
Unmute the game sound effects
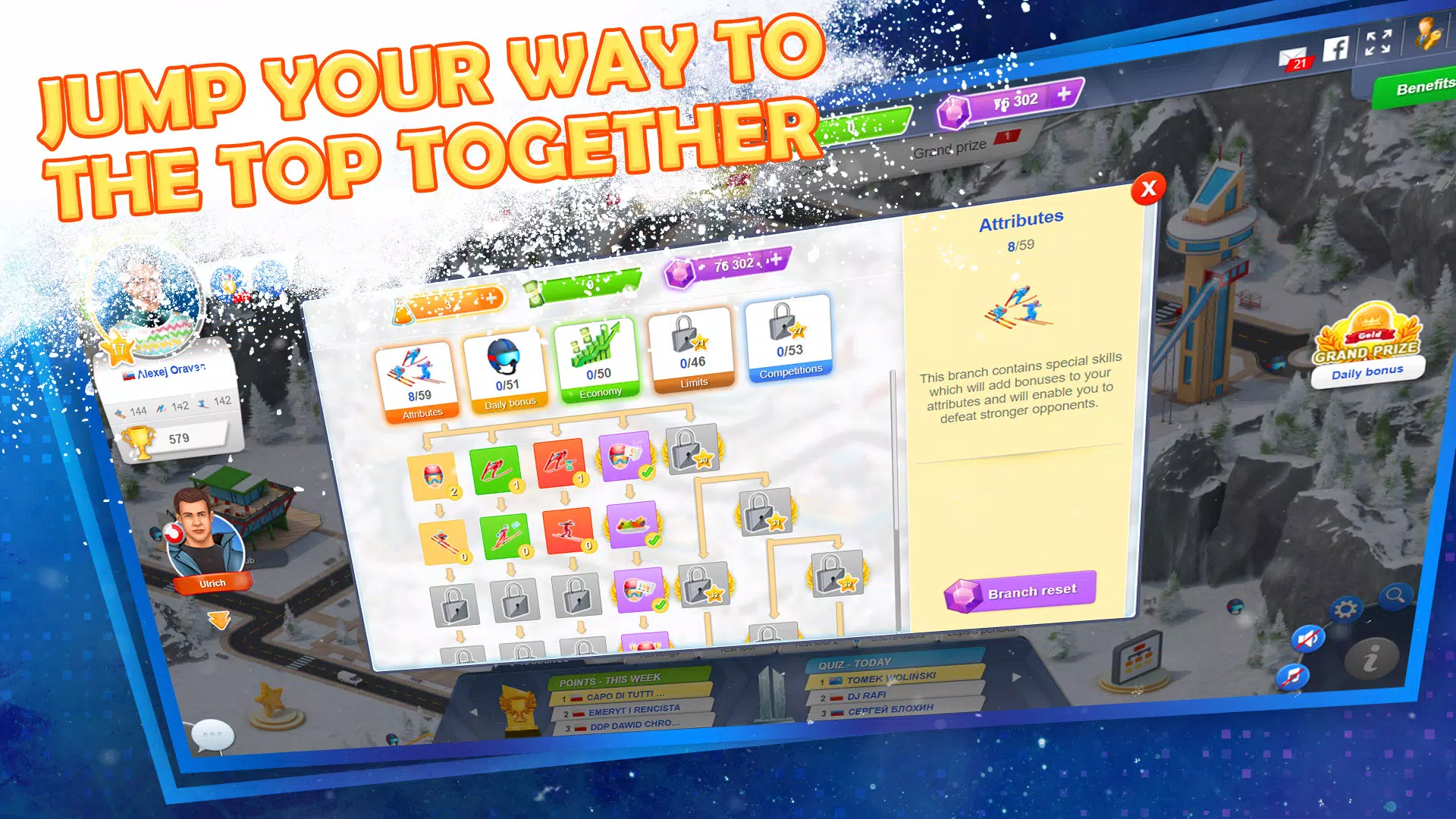pyautogui.click(x=1308, y=639)
